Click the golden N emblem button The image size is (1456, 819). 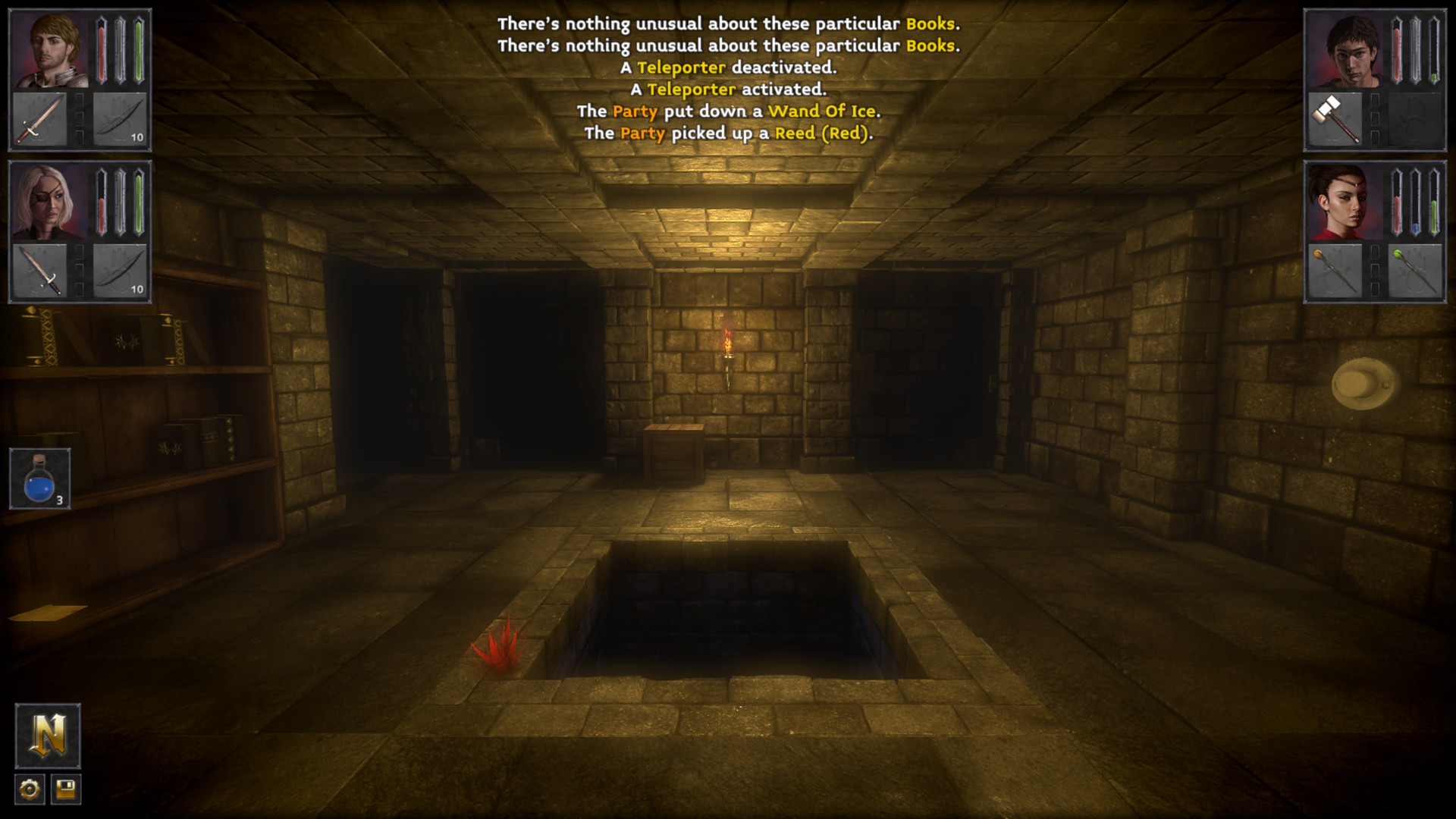click(x=48, y=737)
